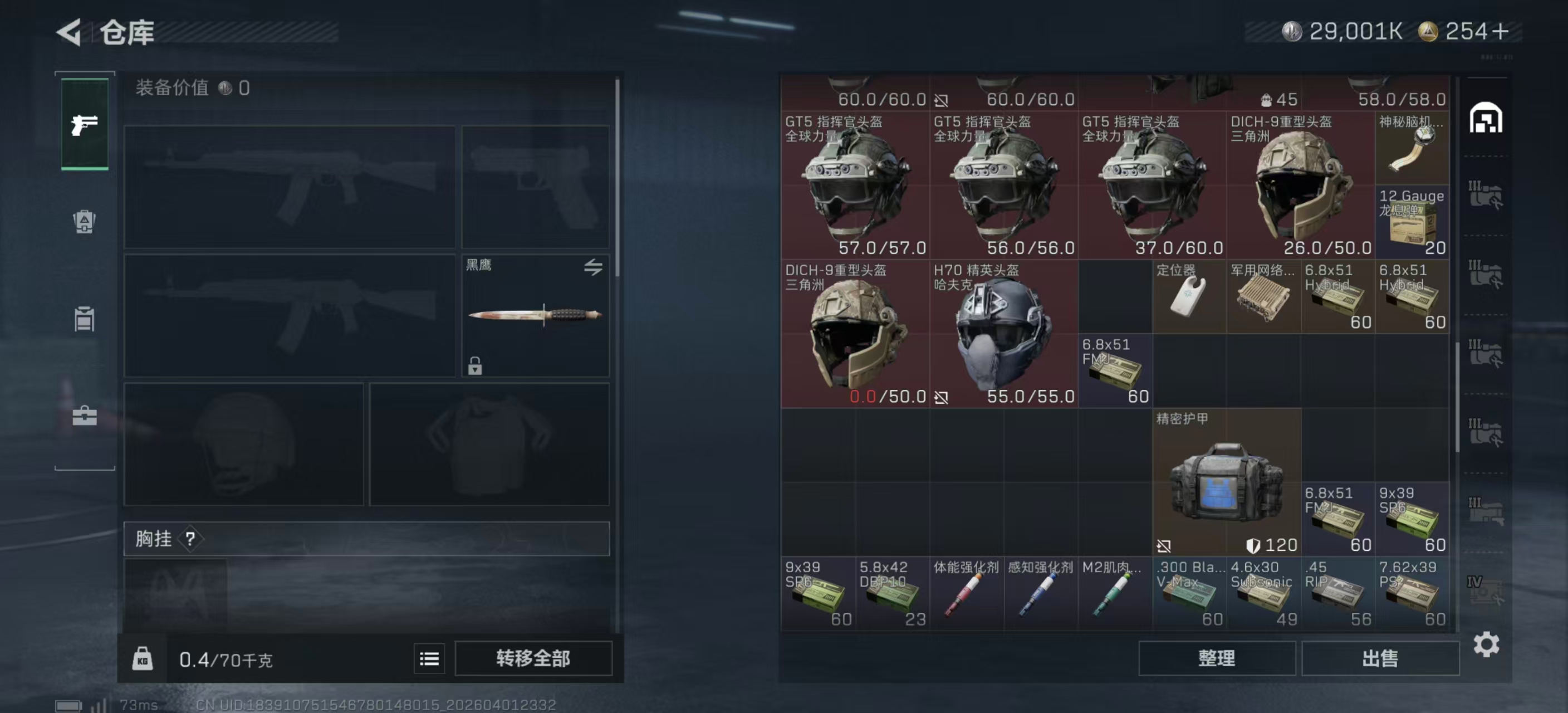Select the H70 精英头盔 helmet
Screen dimensions: 1568x713
1003,334
